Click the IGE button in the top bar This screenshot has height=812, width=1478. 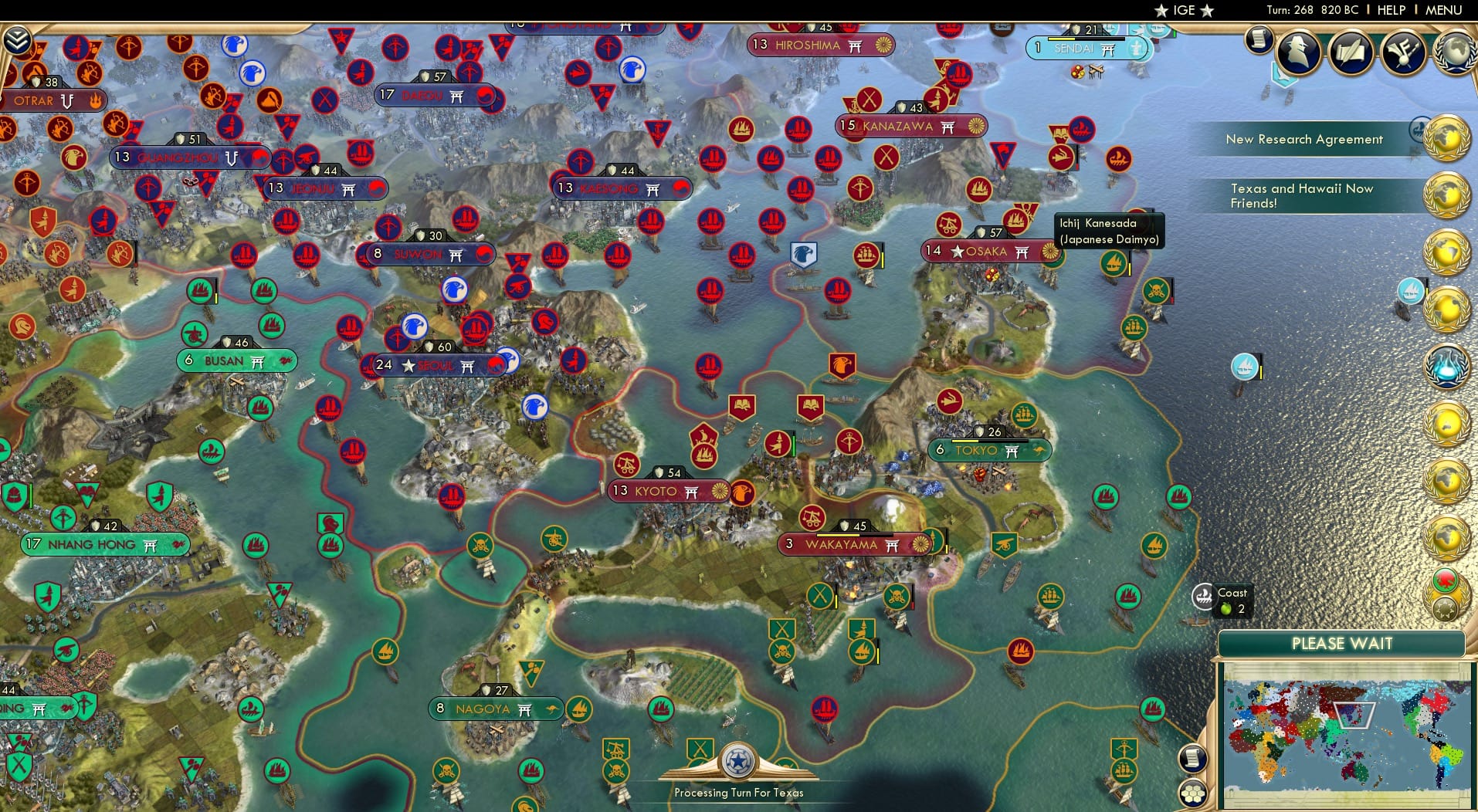pyautogui.click(x=1182, y=10)
